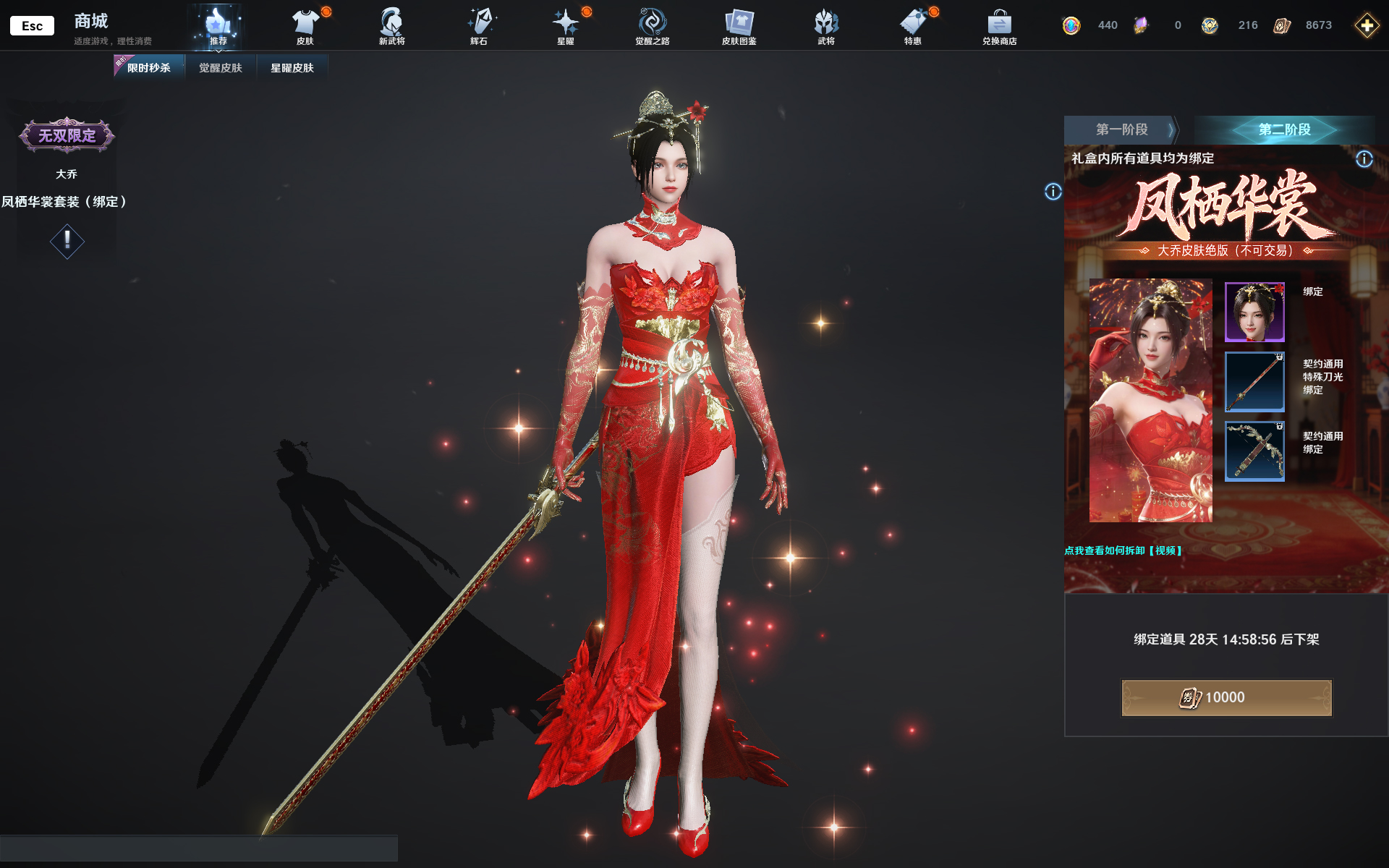1389x868 pixels.
Task: Select the 辉石 category
Action: (479, 27)
